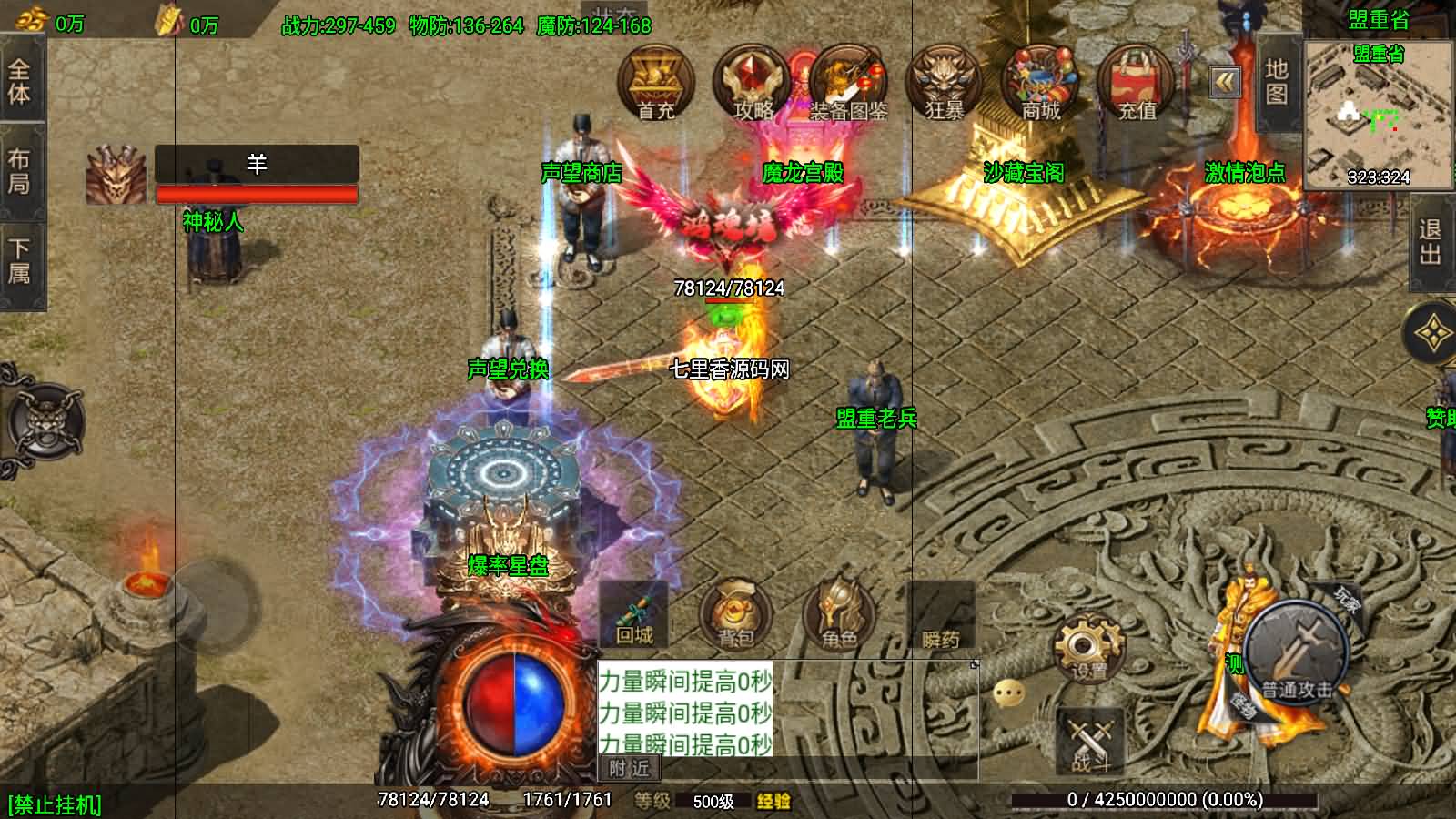
Task: Select the 附近 nearby chat tab
Action: (630, 769)
